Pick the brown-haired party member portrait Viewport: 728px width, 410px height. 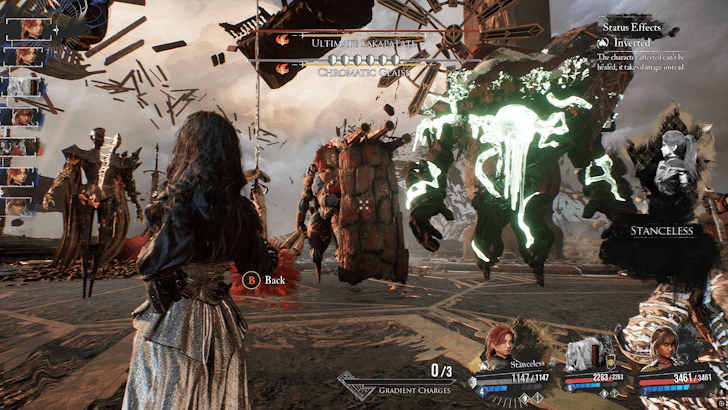[x=661, y=347]
